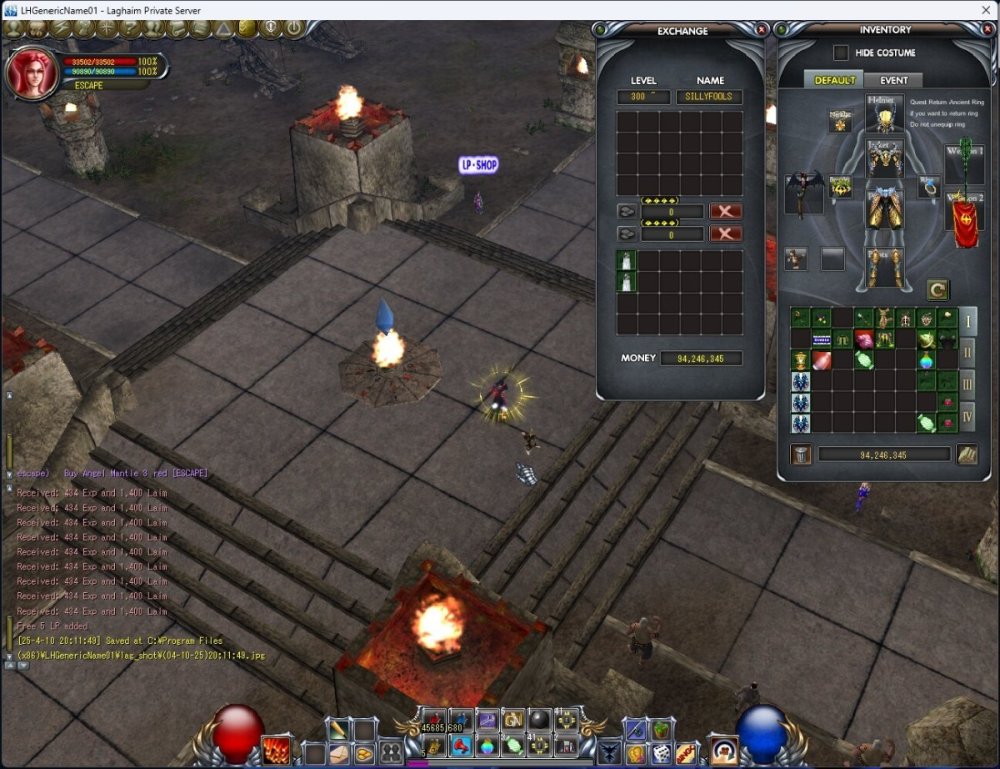Click the Exchange money amount field
This screenshot has height=769, width=1000.
[x=701, y=358]
